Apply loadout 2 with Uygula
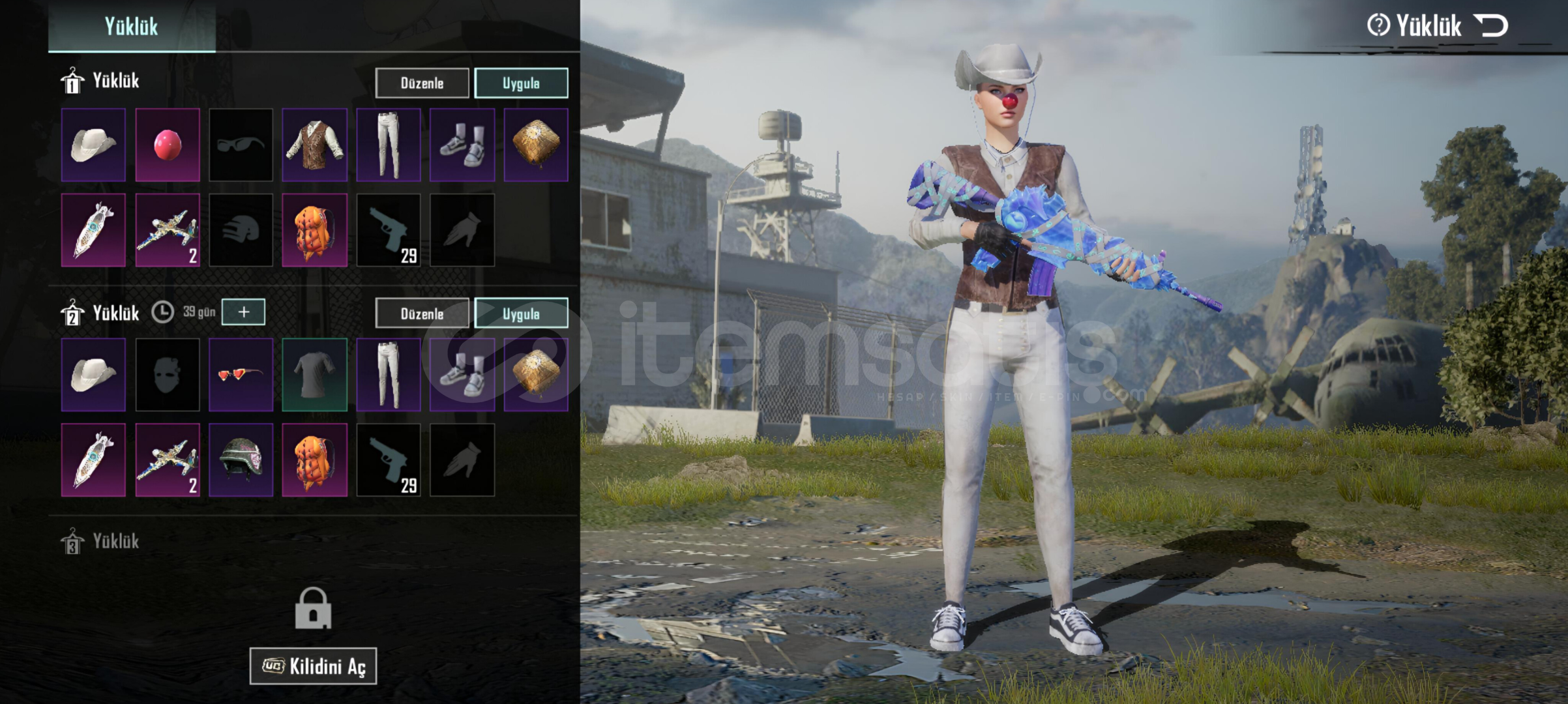The height and width of the screenshot is (704, 1568). tap(521, 314)
